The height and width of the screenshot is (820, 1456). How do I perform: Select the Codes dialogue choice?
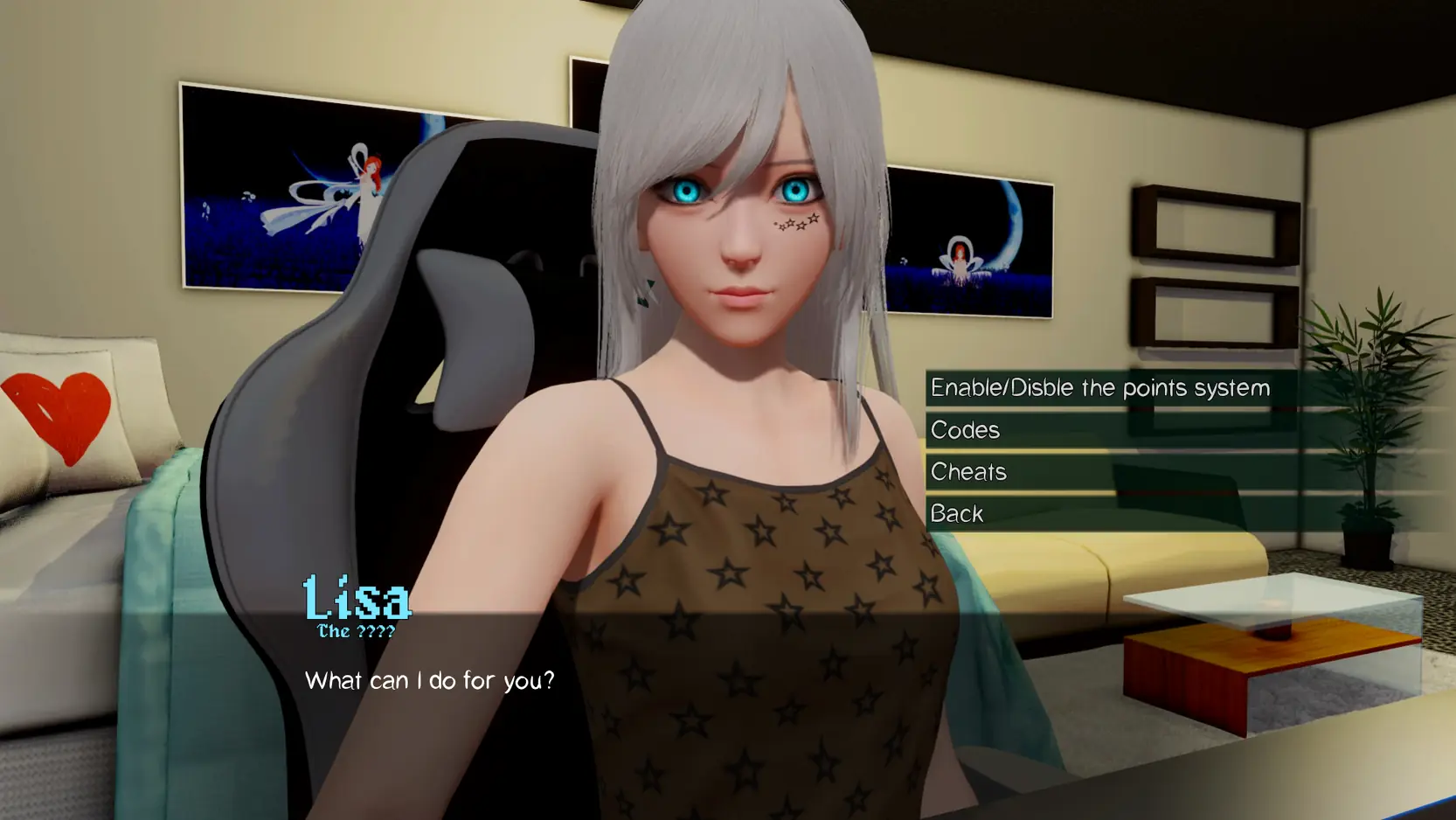[966, 430]
